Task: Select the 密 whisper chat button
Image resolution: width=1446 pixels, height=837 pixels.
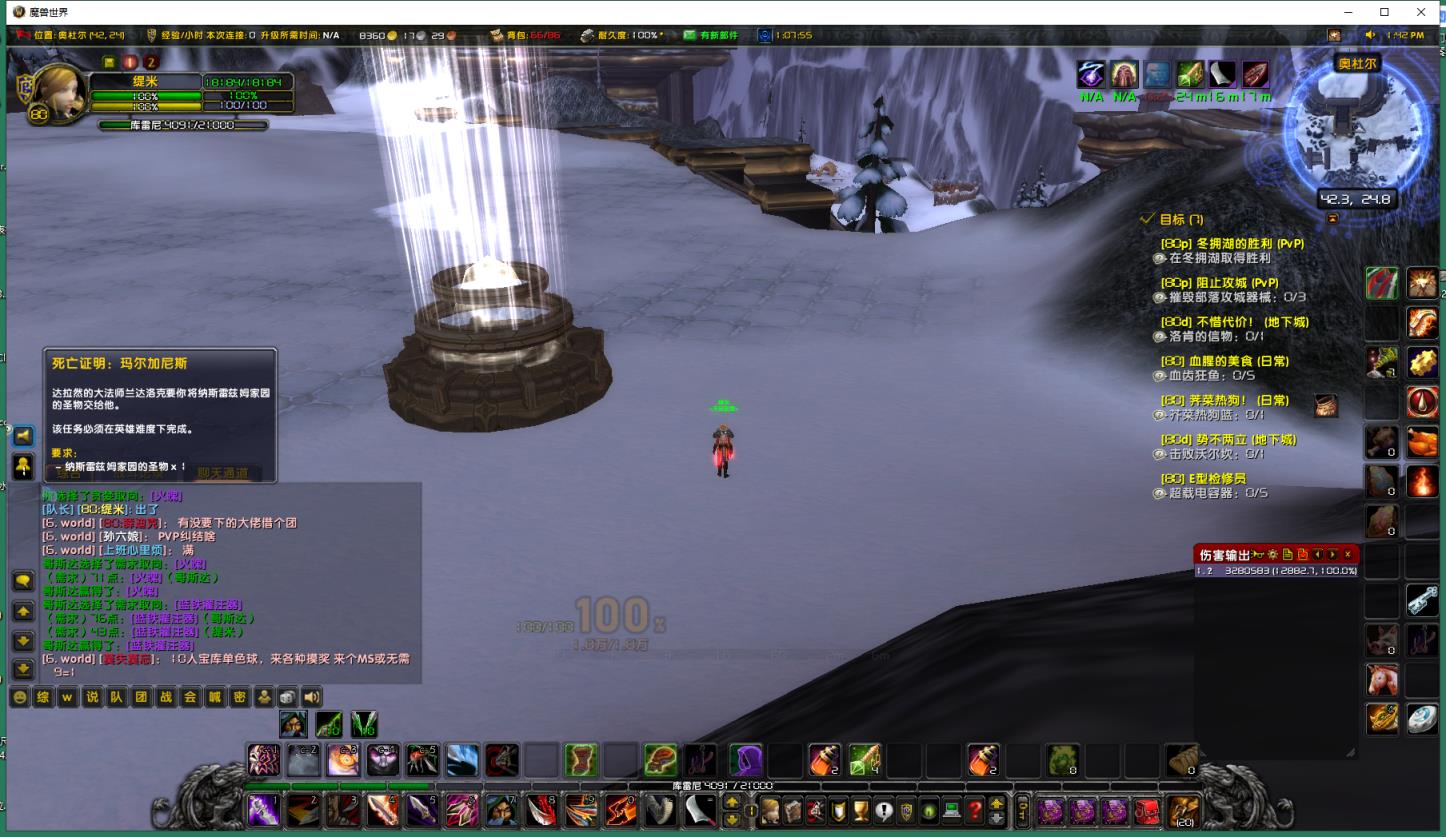Action: point(239,697)
